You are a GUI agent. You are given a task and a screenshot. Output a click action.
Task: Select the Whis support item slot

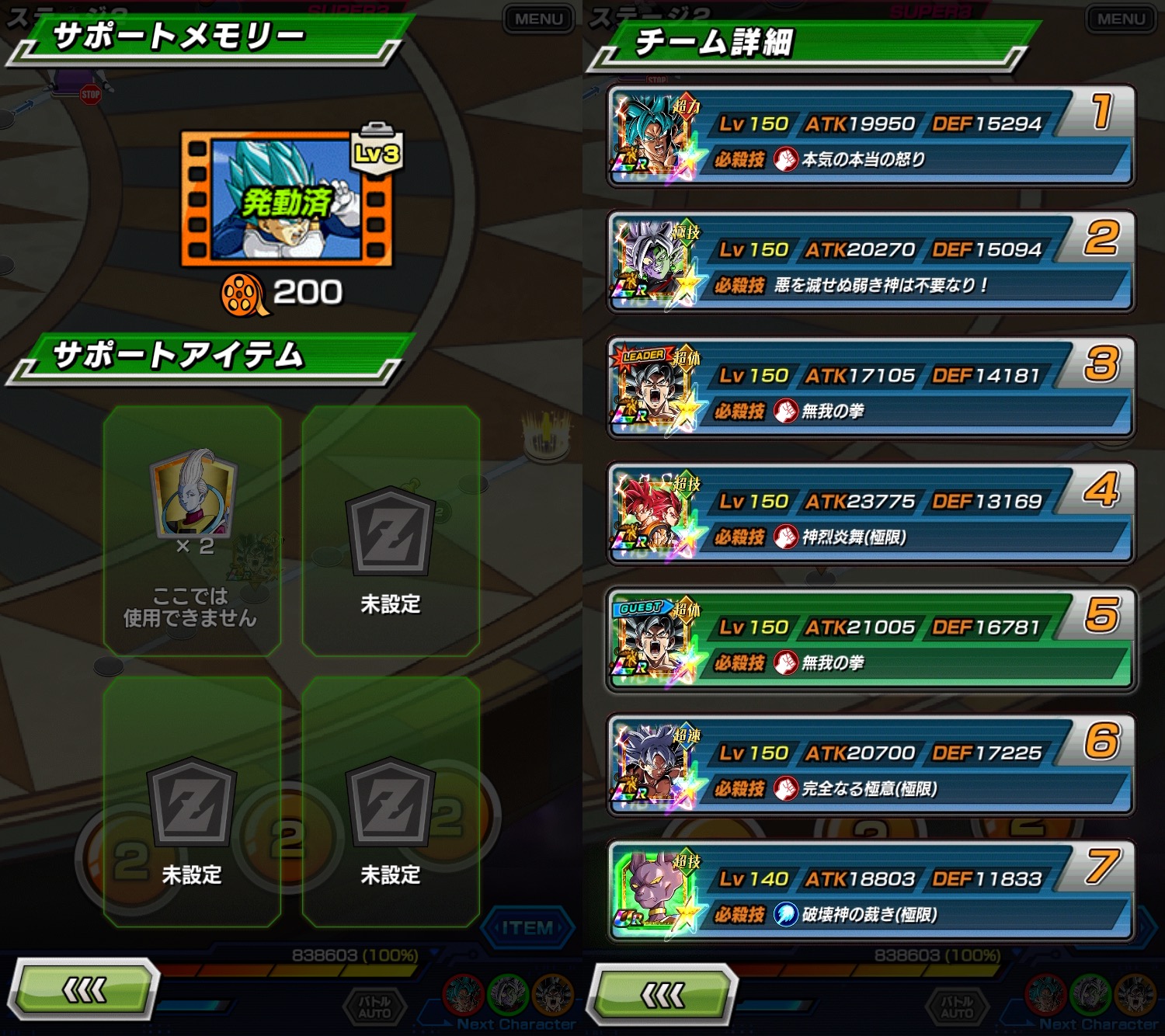tap(192, 531)
